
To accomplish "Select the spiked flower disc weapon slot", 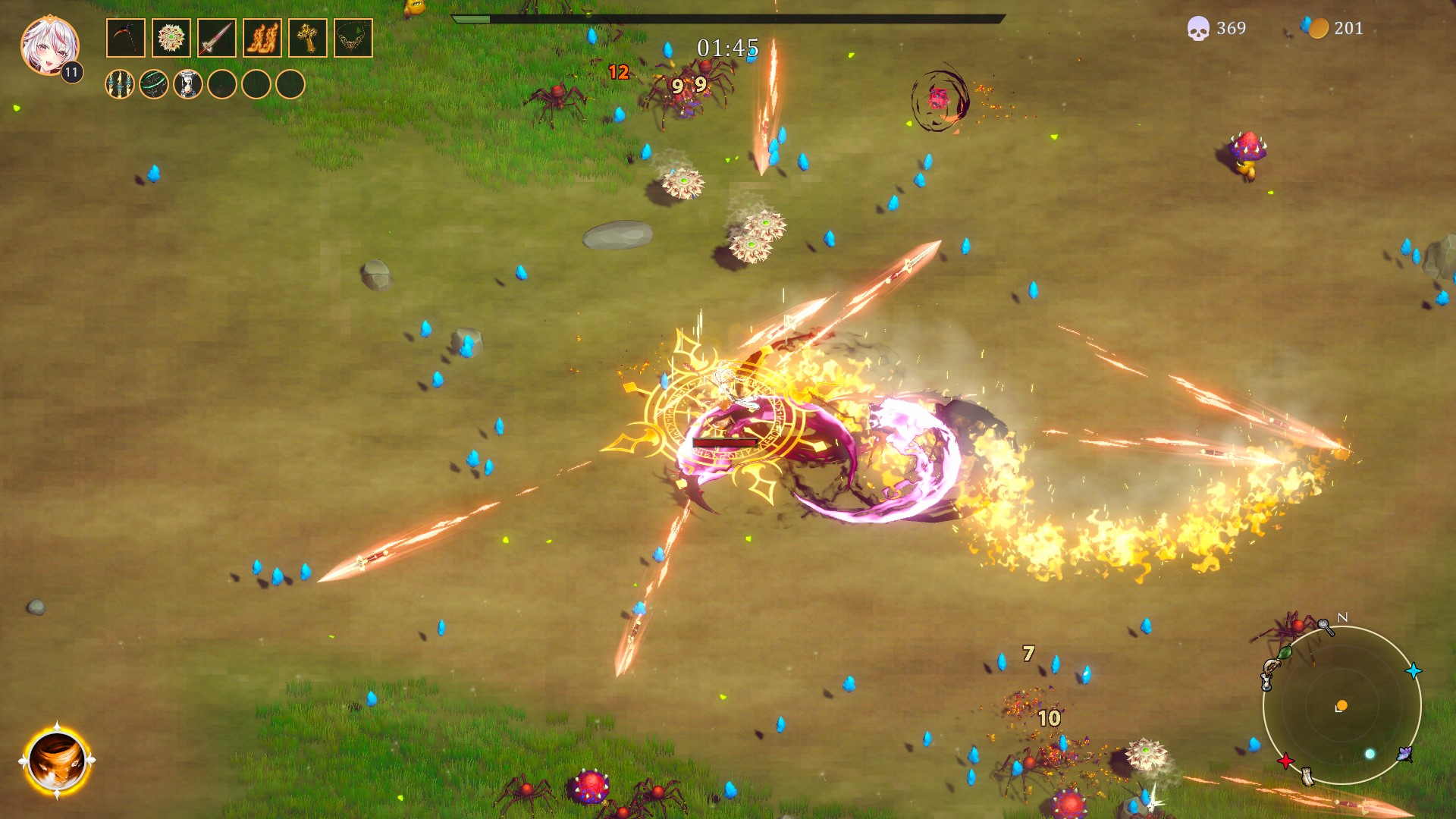I will click(171, 38).
